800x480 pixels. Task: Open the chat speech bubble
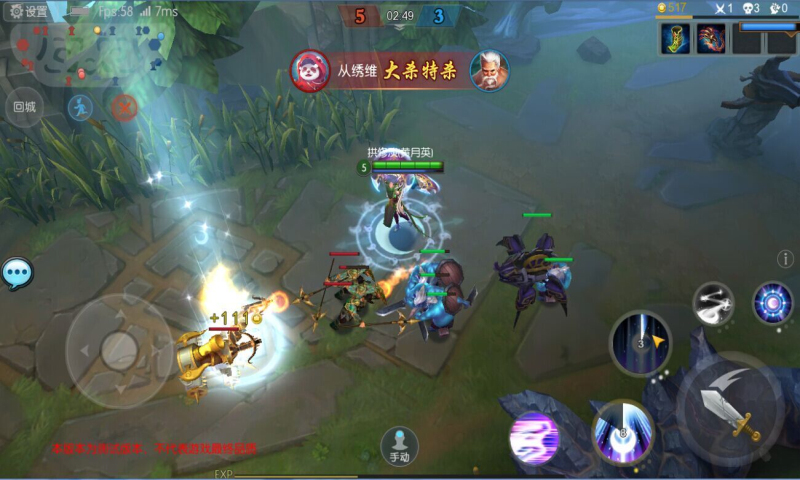16,273
